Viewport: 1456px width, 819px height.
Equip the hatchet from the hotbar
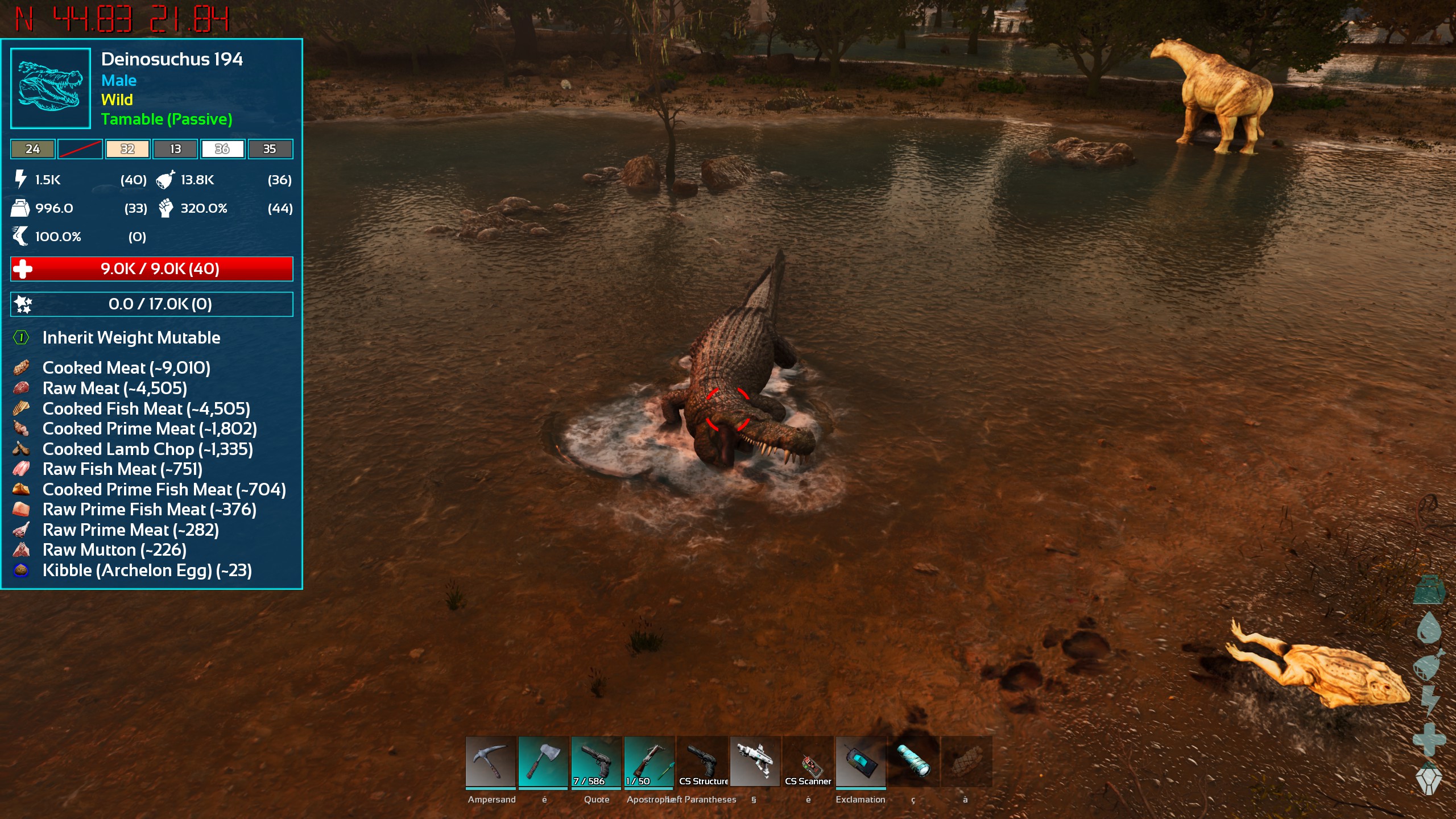coord(543,762)
